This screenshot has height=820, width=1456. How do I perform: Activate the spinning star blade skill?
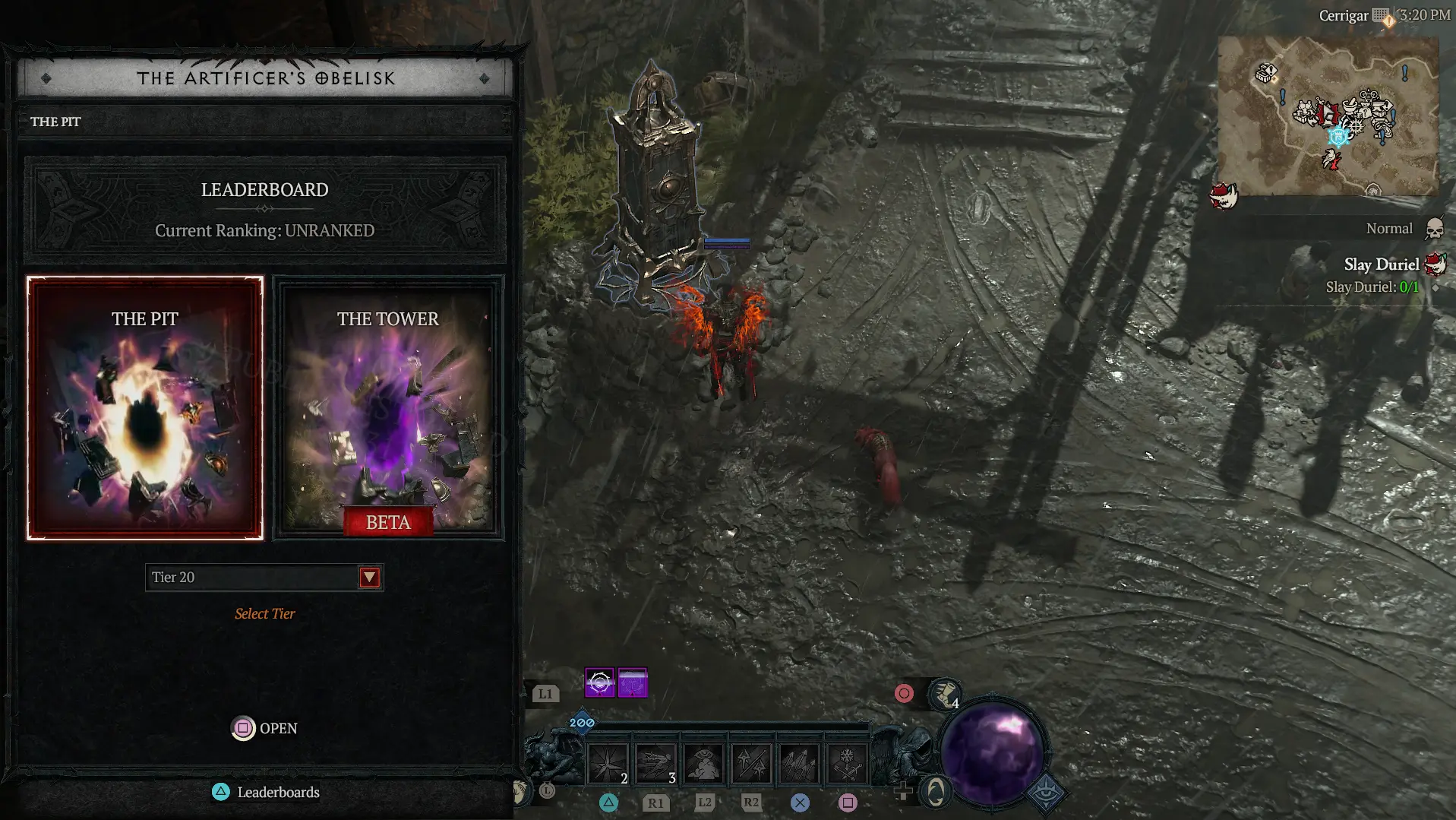[608, 764]
